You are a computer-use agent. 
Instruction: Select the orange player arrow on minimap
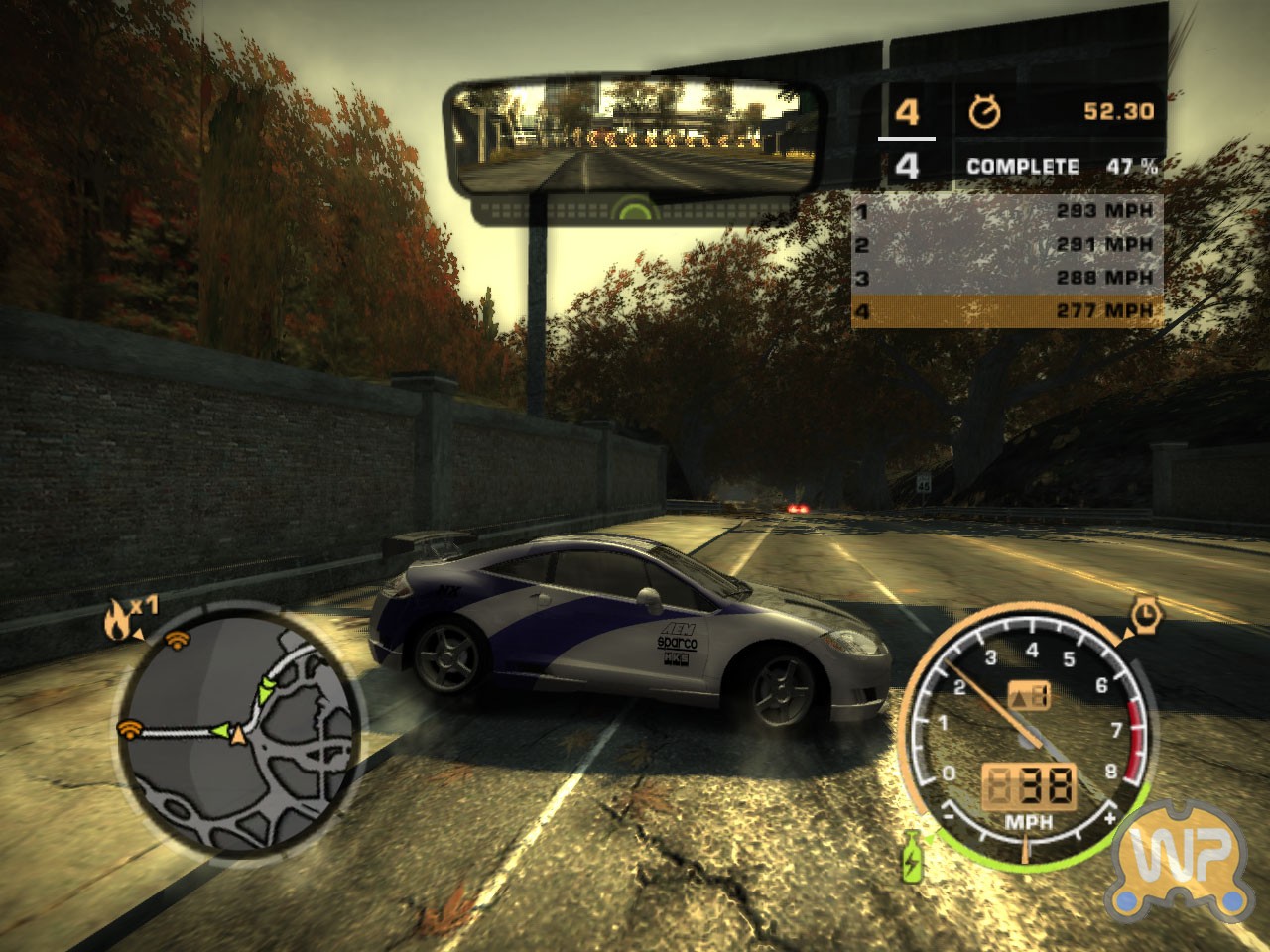(237, 735)
